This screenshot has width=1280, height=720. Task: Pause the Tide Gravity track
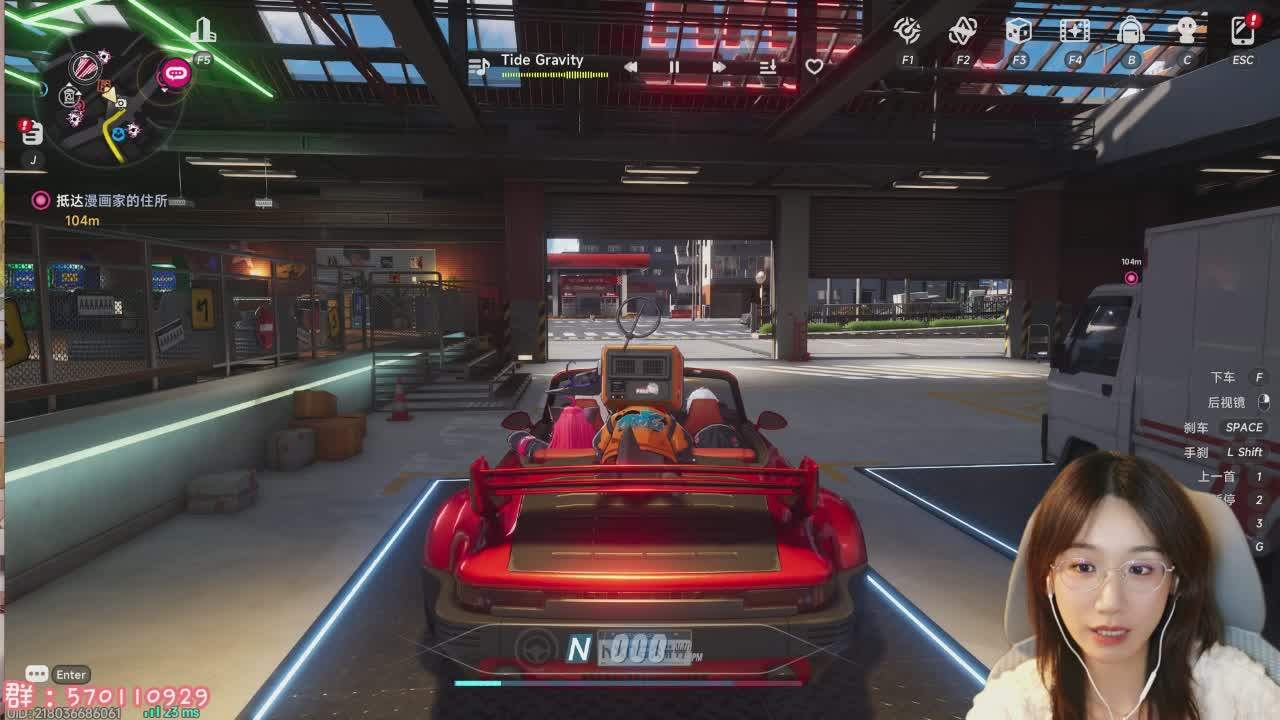(x=674, y=67)
